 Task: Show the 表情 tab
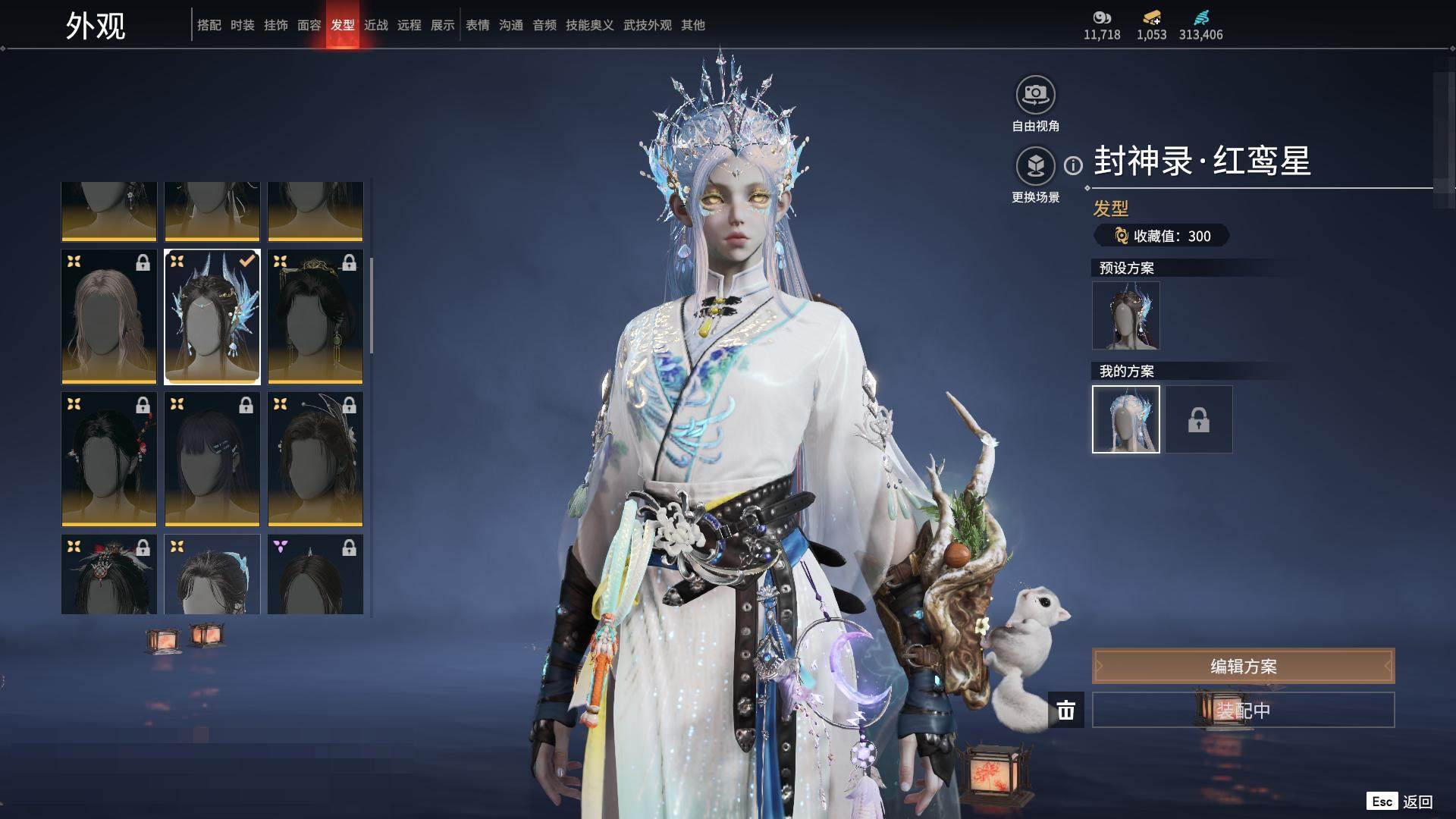[477, 25]
